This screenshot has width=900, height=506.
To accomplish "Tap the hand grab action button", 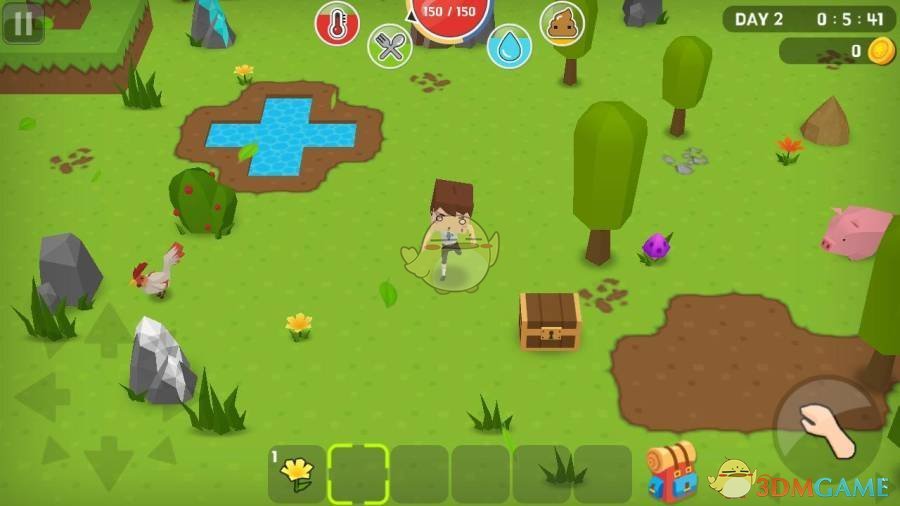I will 826,430.
